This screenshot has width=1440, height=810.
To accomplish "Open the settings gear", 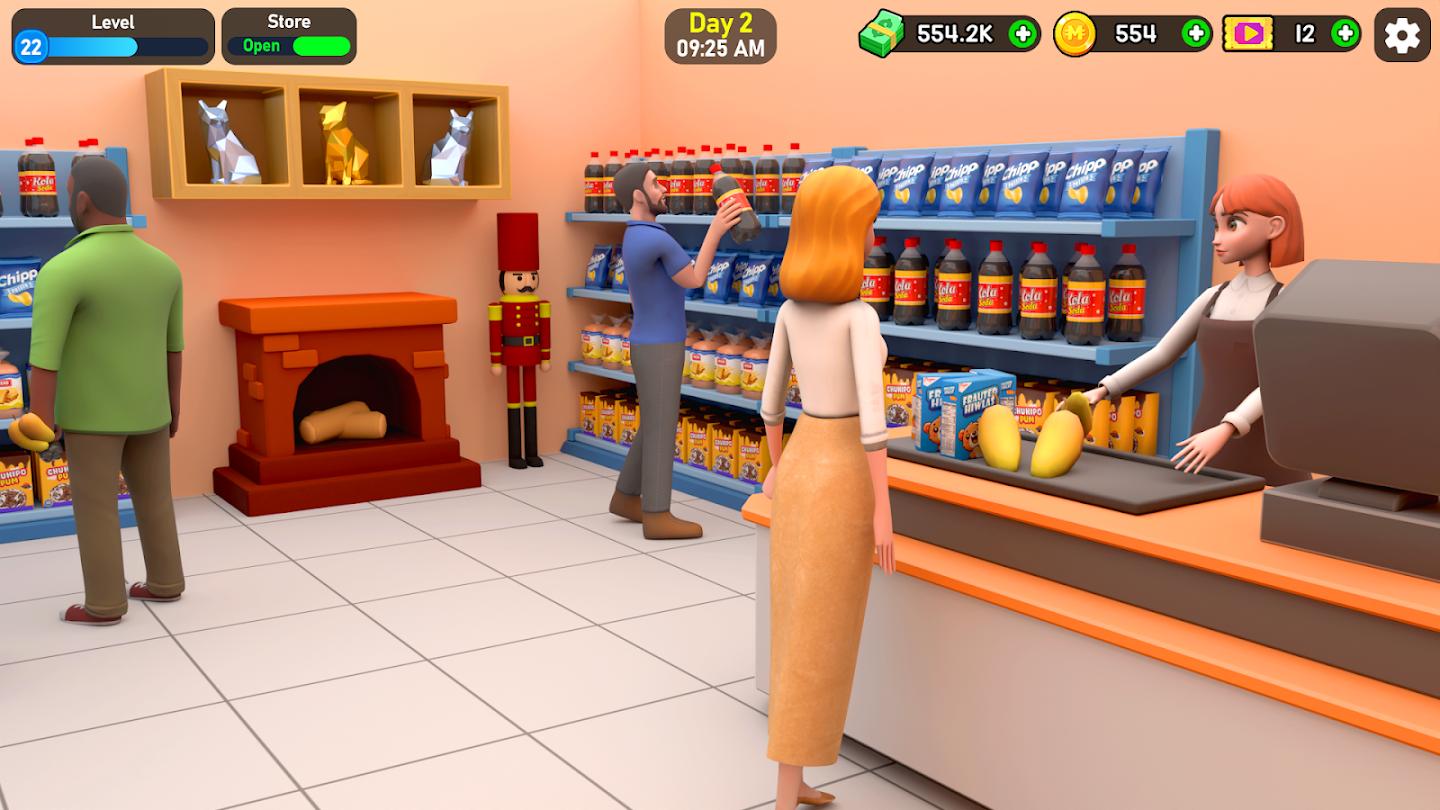I will [1402, 33].
